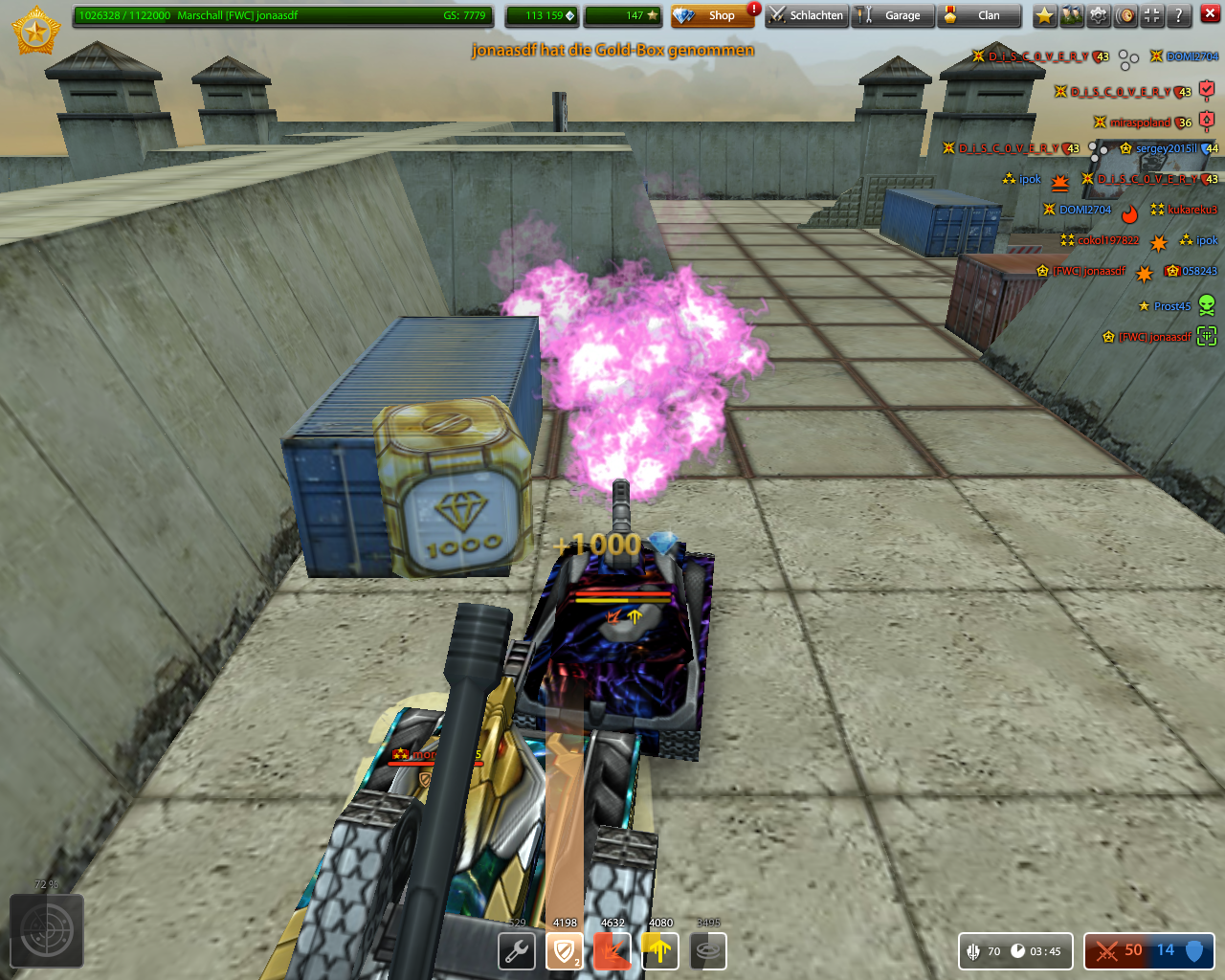1225x980 pixels.
Task: Toggle sound with the speaker icon
Action: (x=1125, y=15)
